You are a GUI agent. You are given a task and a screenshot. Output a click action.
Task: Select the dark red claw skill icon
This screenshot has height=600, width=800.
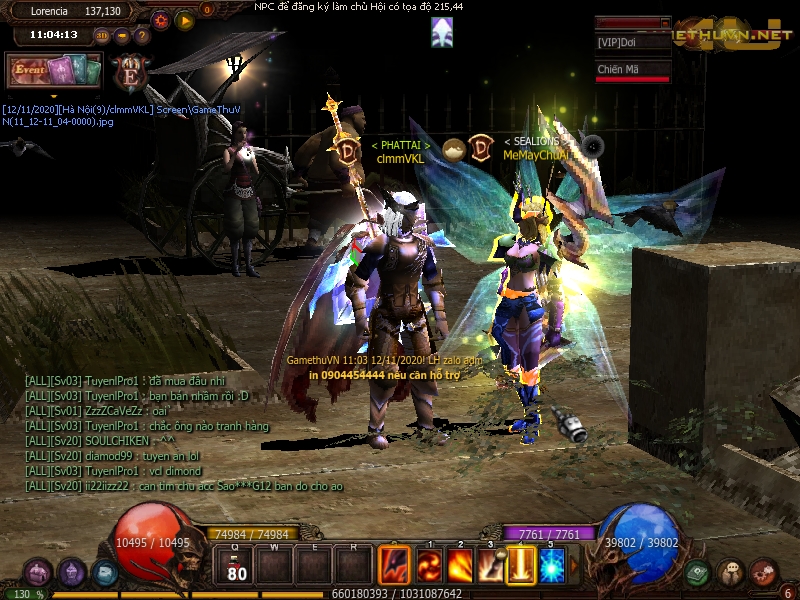pyautogui.click(x=394, y=566)
